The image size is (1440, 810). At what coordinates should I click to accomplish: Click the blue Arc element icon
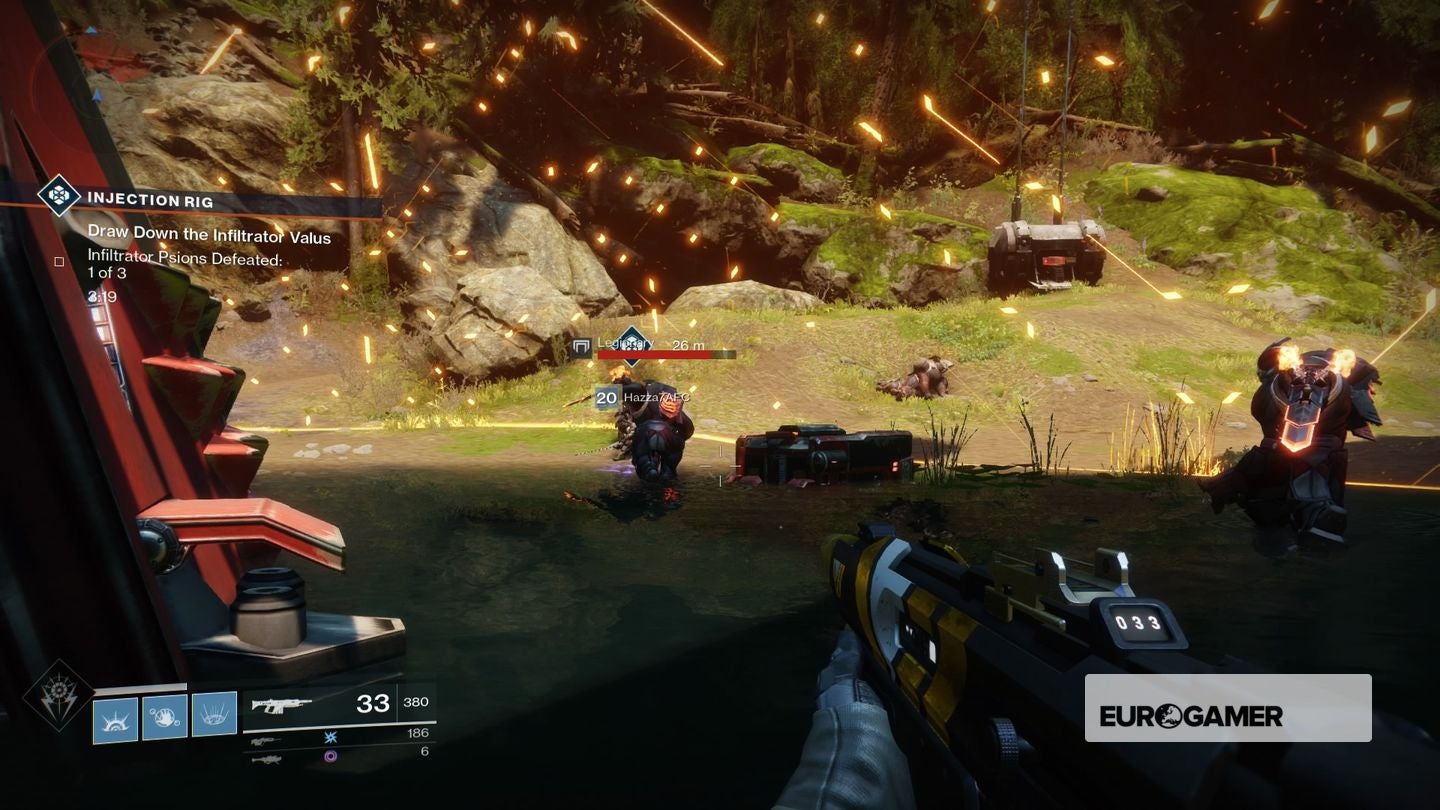330,735
